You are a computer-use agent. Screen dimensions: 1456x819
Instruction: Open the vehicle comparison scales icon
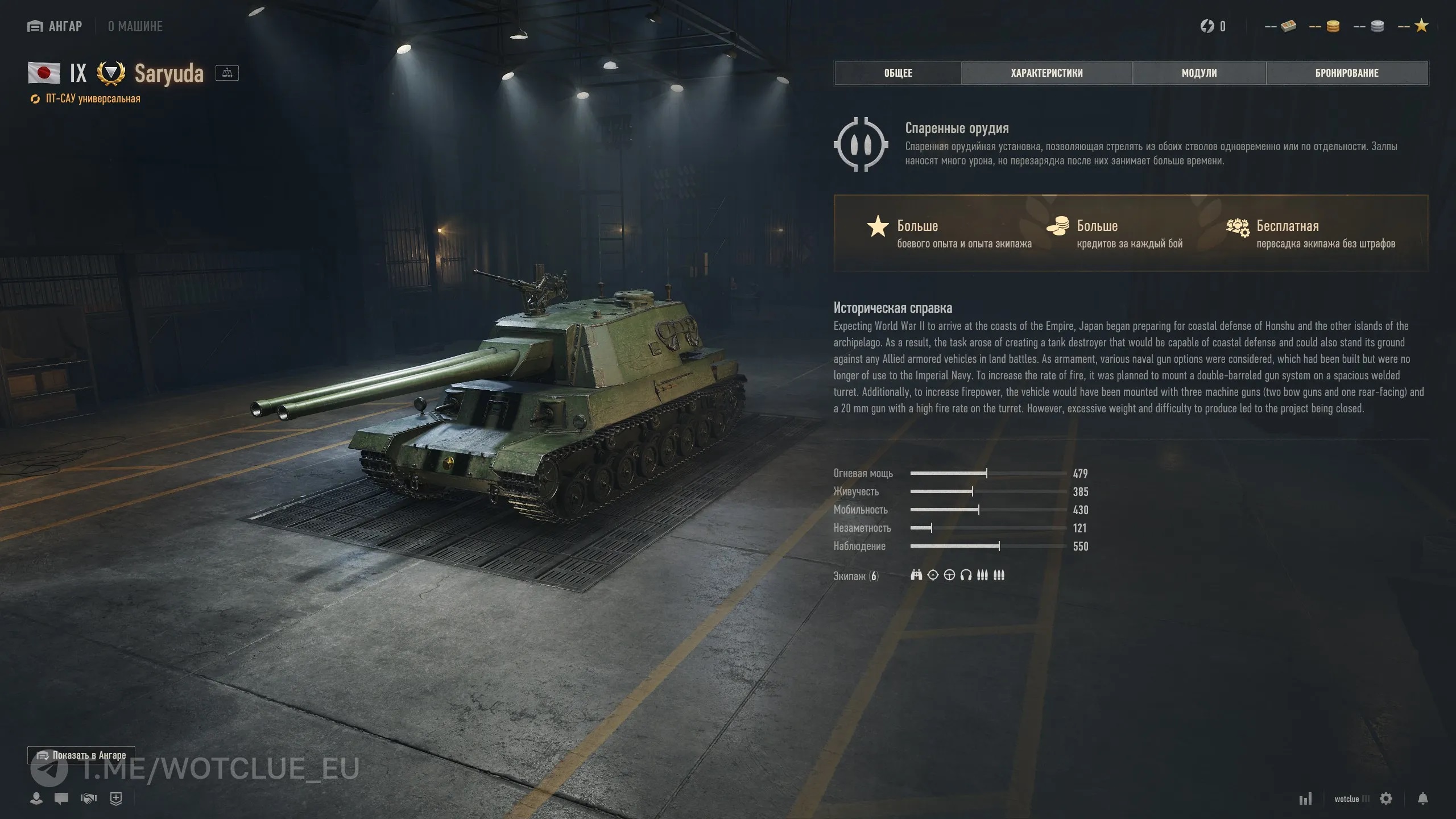click(x=227, y=73)
